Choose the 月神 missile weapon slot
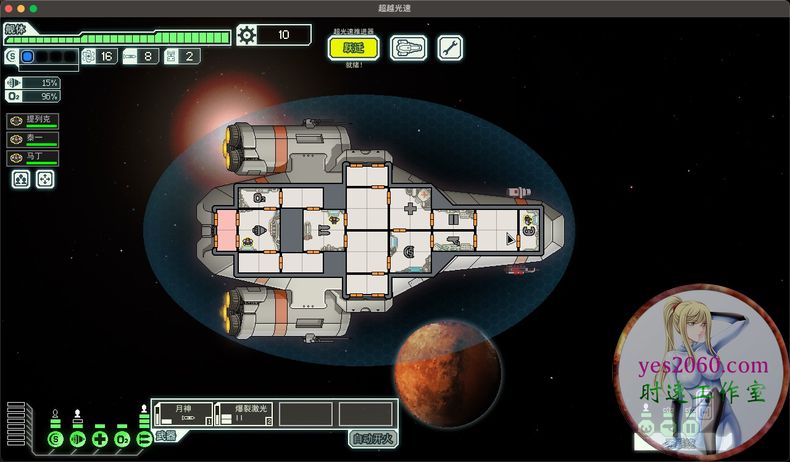 (184, 414)
